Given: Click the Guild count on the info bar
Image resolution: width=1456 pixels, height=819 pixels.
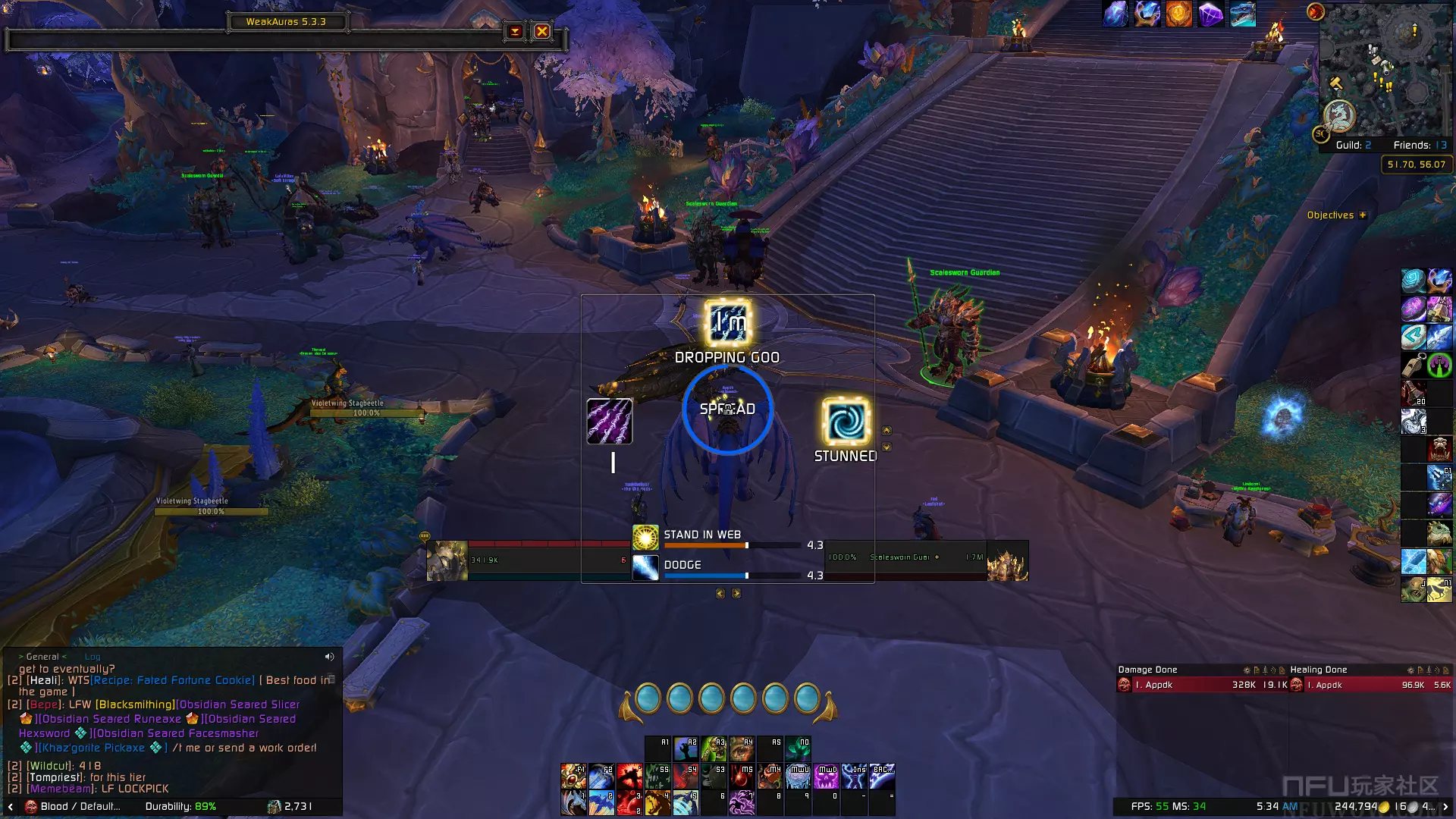Looking at the screenshot, I should click(1353, 145).
